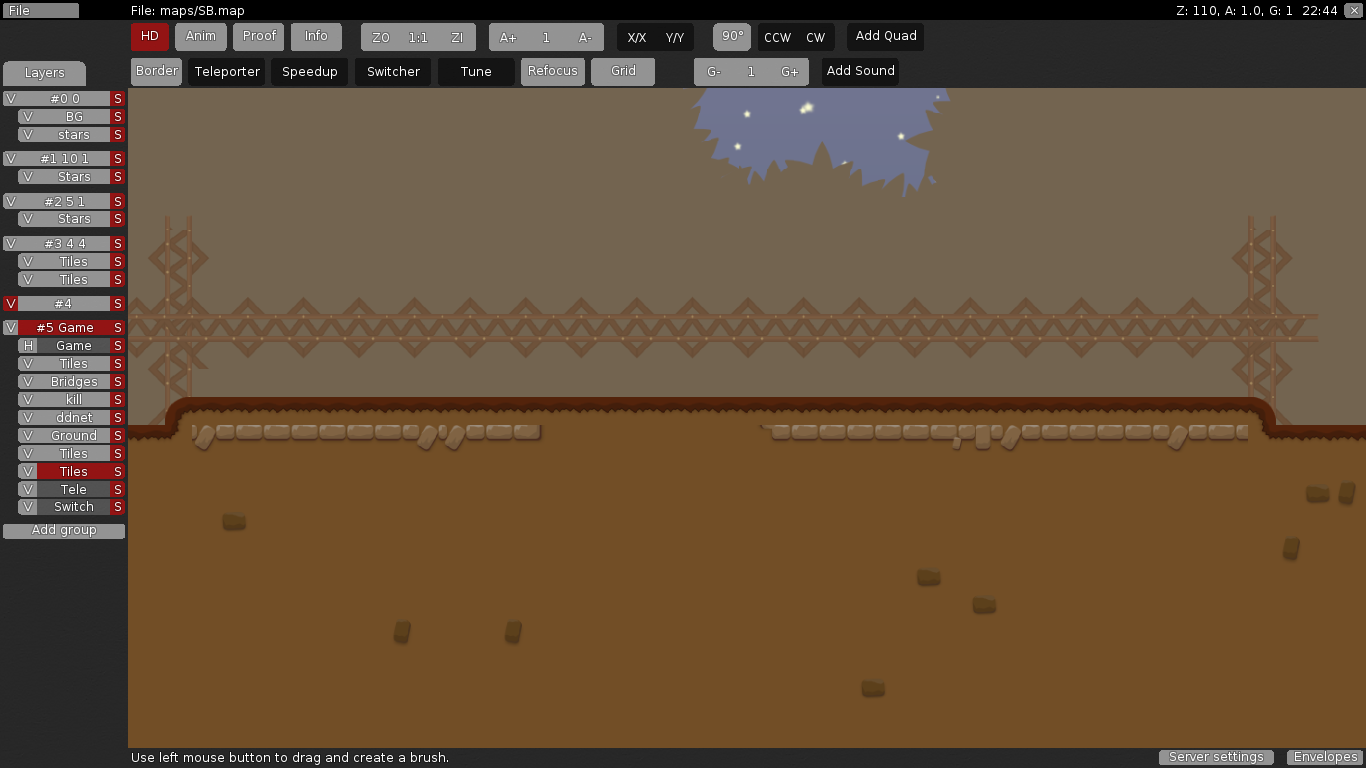1366x768 pixels.
Task: Flip the brush horizontally with X/X
Action: pos(637,36)
